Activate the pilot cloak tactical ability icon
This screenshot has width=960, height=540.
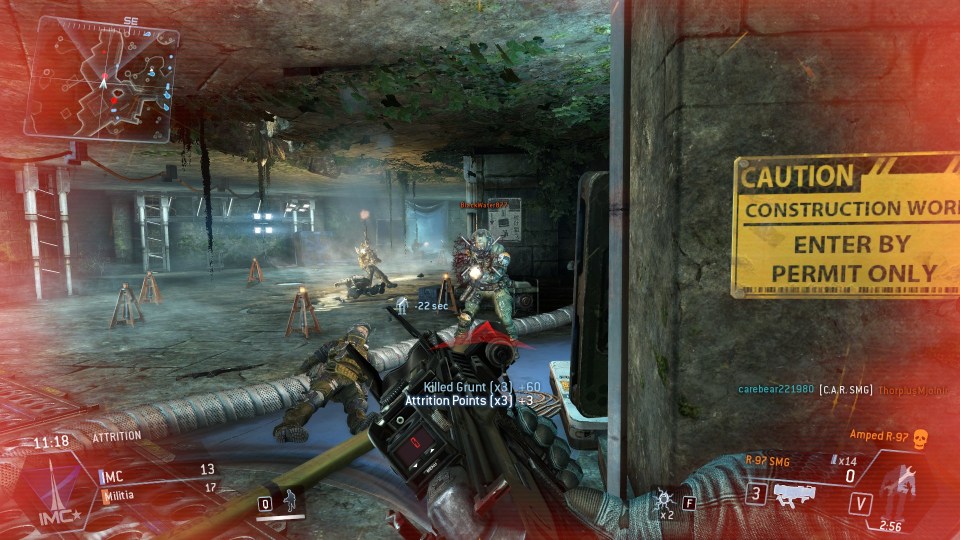[291, 502]
